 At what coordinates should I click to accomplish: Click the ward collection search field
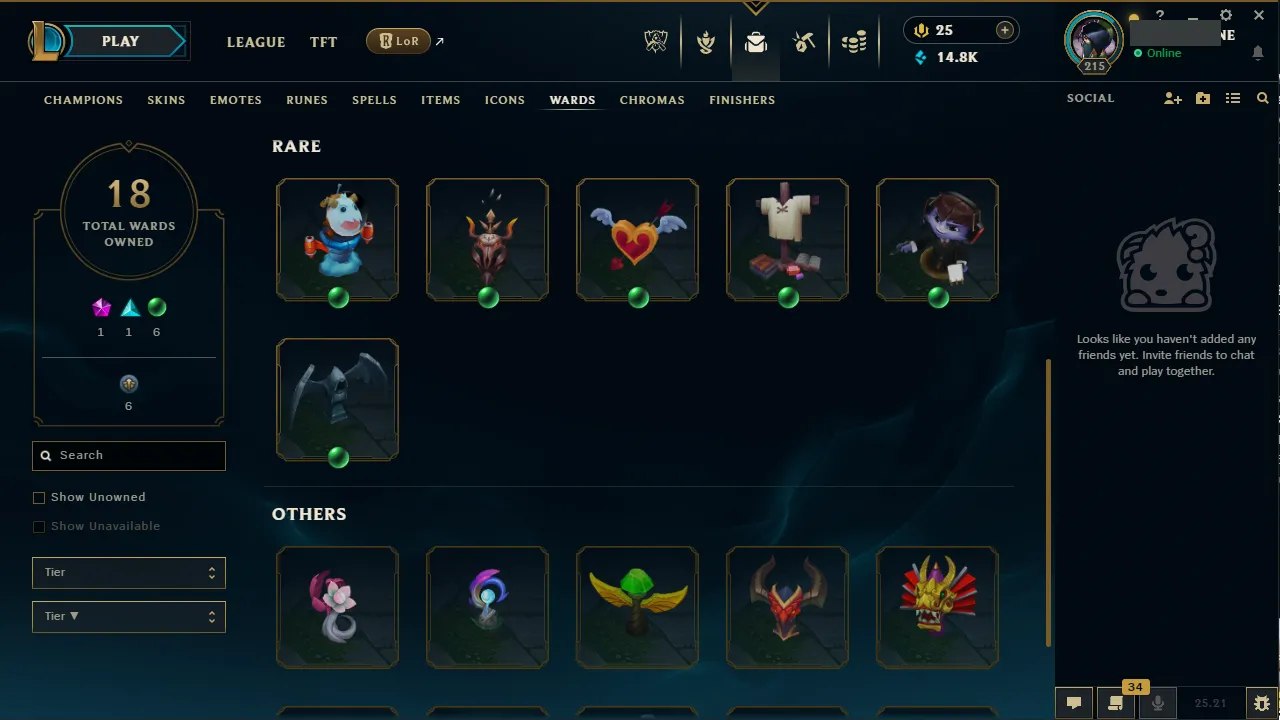[x=128, y=455]
